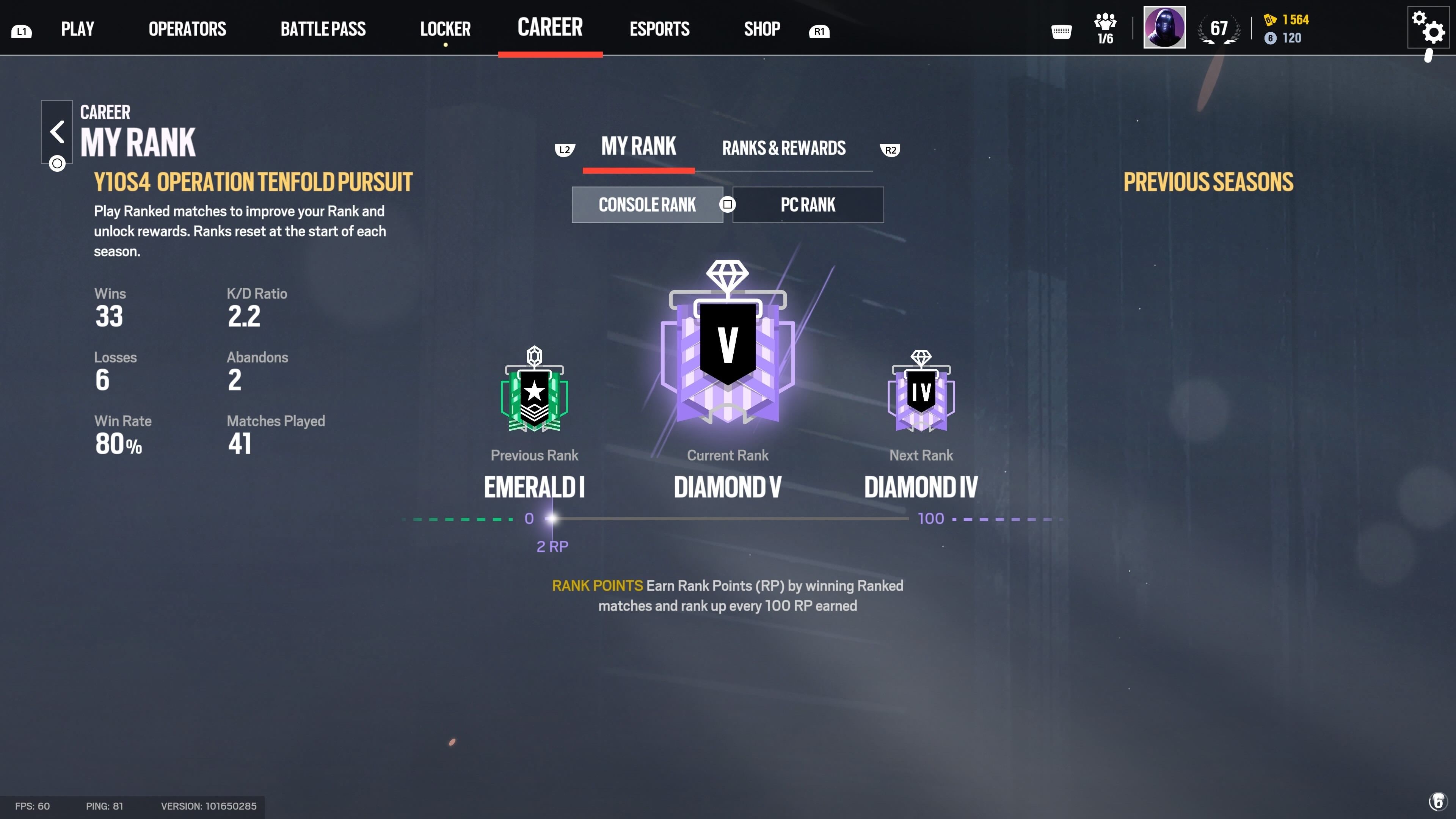Image resolution: width=1456 pixels, height=819 pixels.
Task: Switch to Console Rank view
Action: point(648,205)
